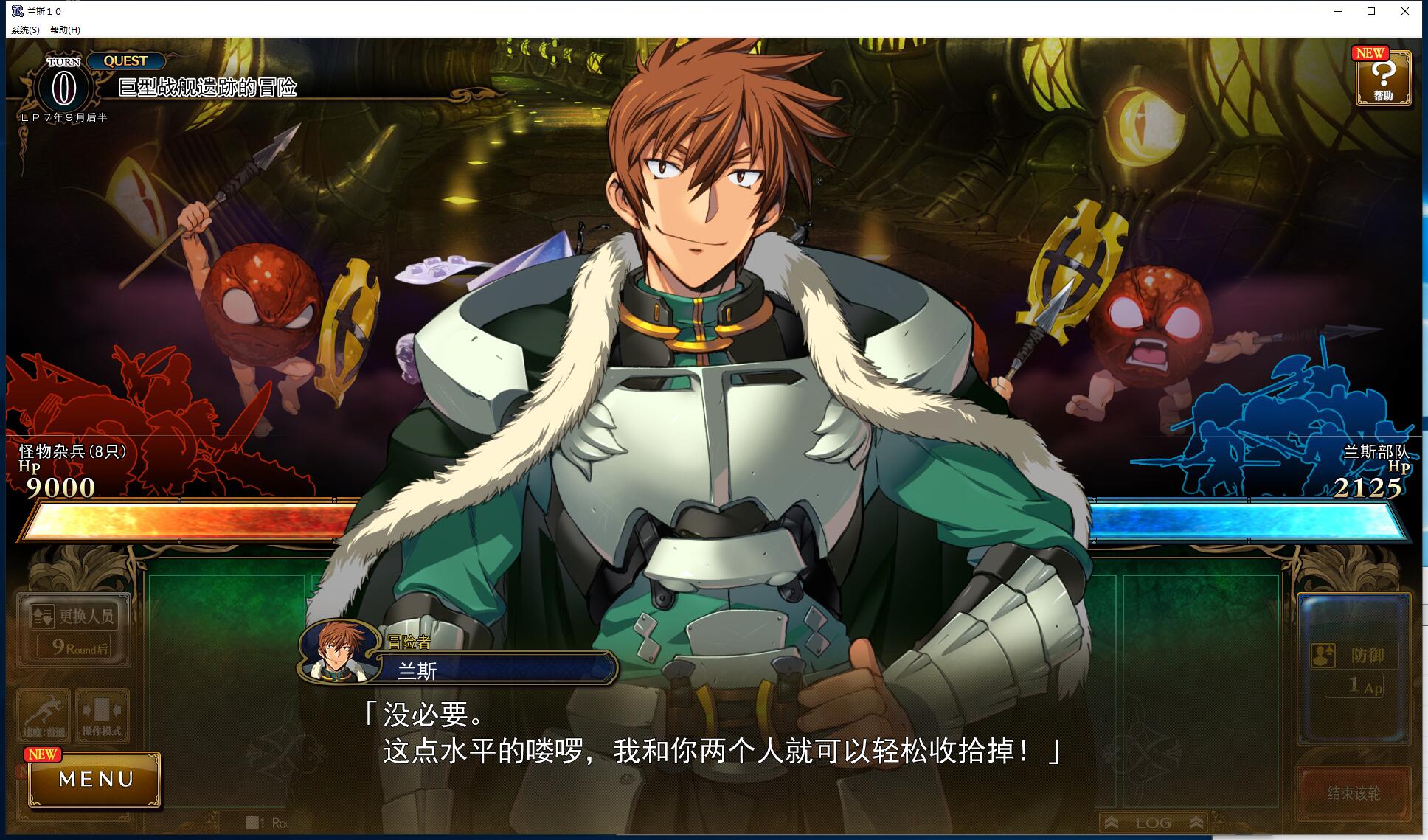Open the 帮助(H) help menu in the menu bar
This screenshot has height=840, width=1428.
tap(65, 29)
